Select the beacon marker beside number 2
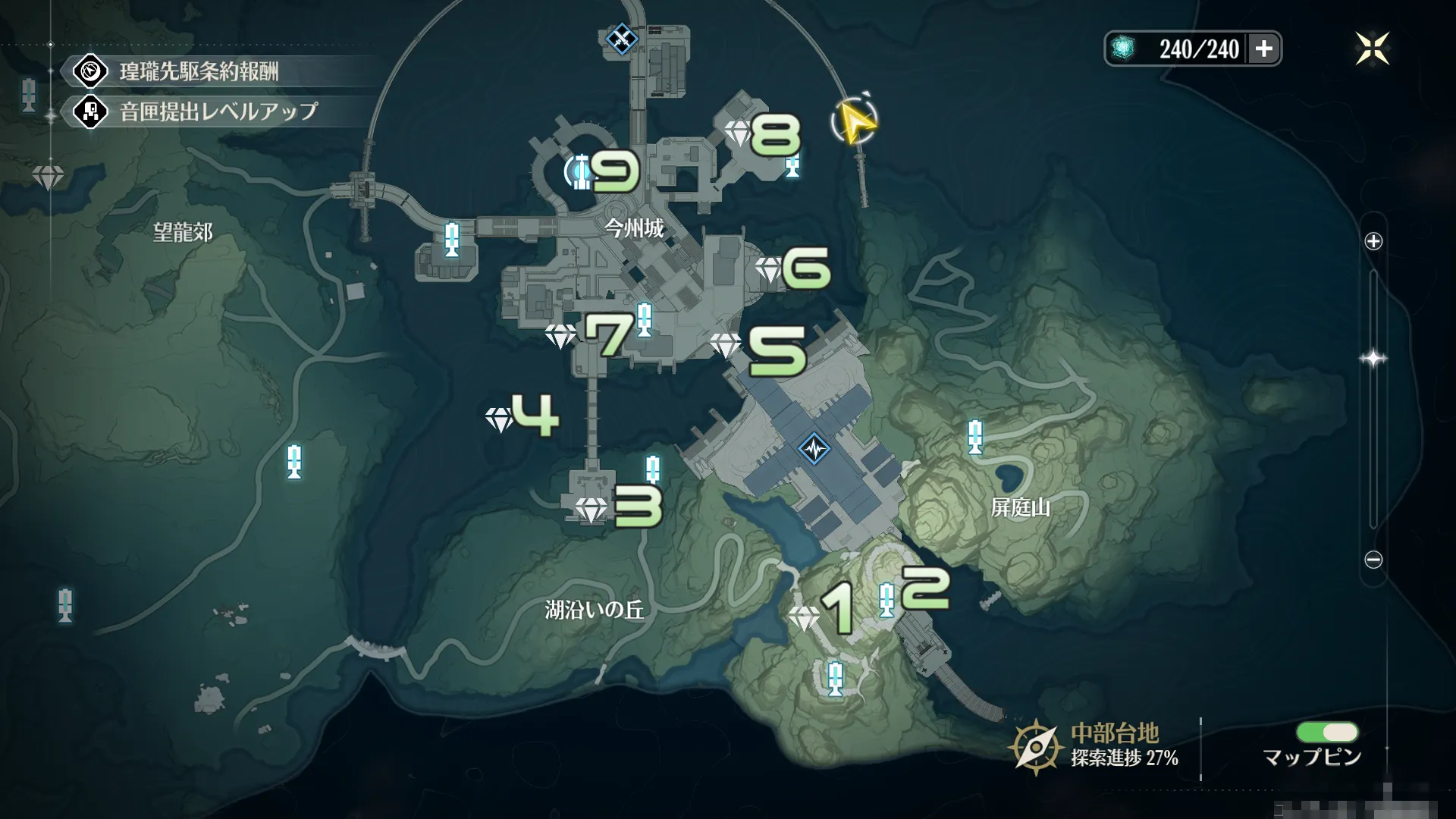1456x819 pixels. (x=886, y=601)
